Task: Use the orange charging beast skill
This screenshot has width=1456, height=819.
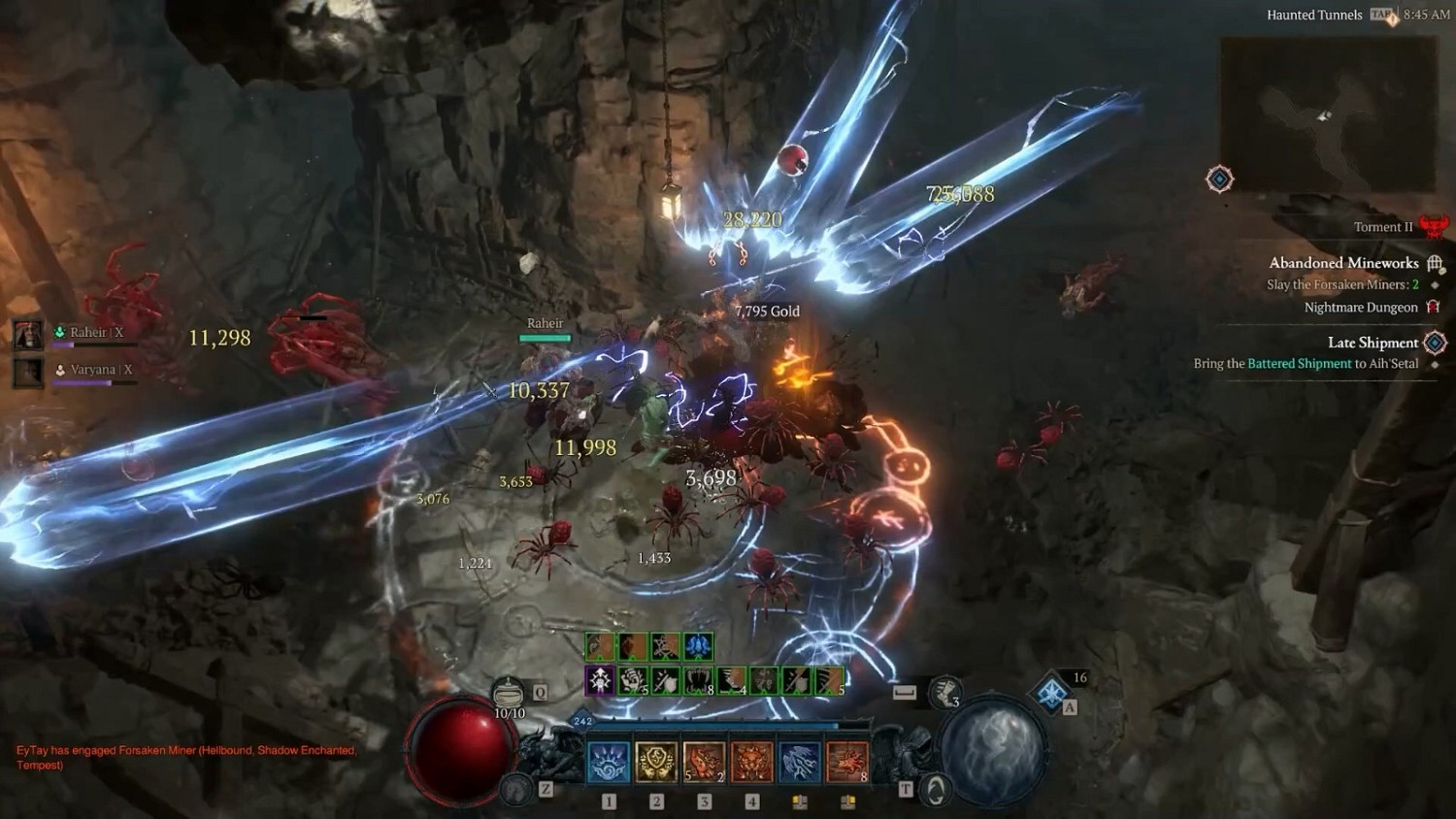Action: tap(846, 762)
